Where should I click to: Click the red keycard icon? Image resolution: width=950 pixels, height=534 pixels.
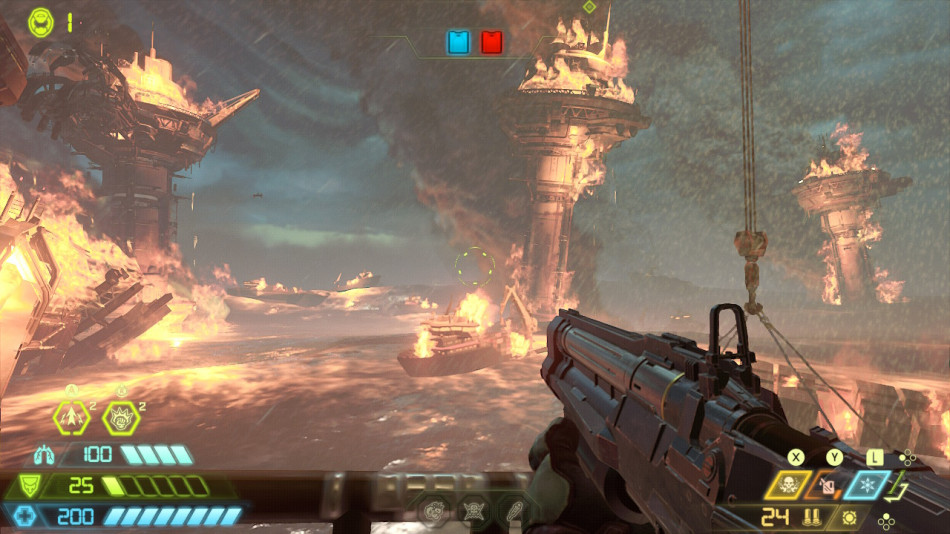point(491,42)
